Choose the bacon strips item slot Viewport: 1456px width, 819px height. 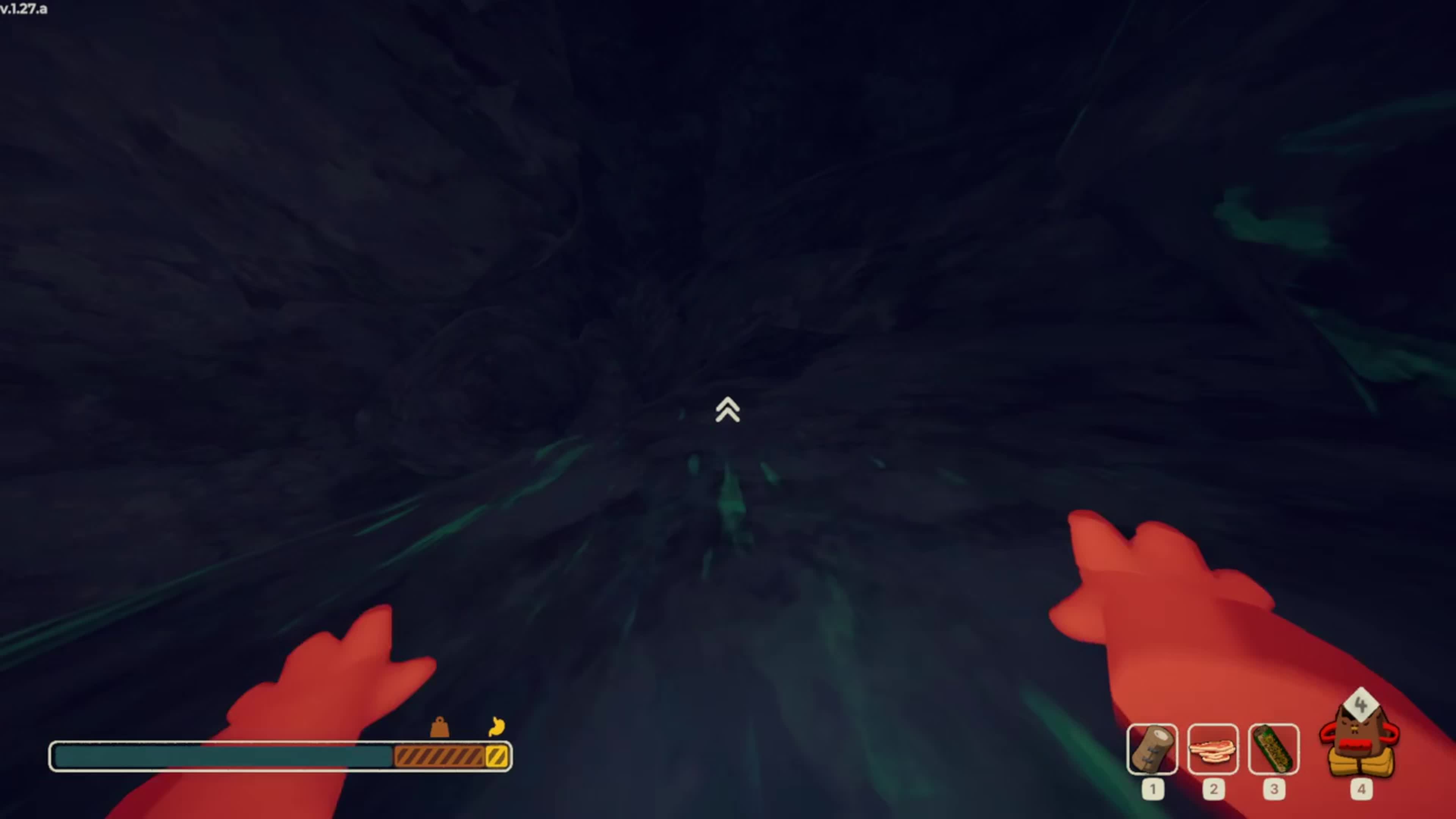click(x=1213, y=750)
